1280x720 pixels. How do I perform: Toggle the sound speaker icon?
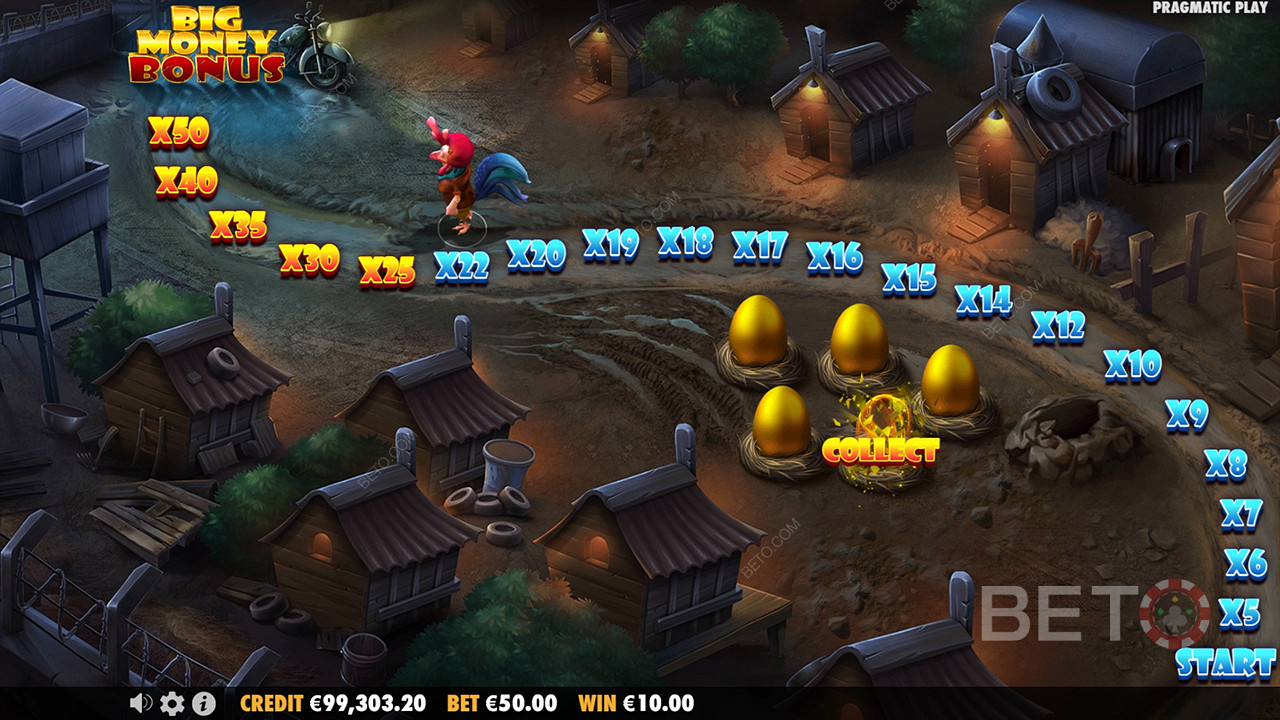tap(140, 703)
